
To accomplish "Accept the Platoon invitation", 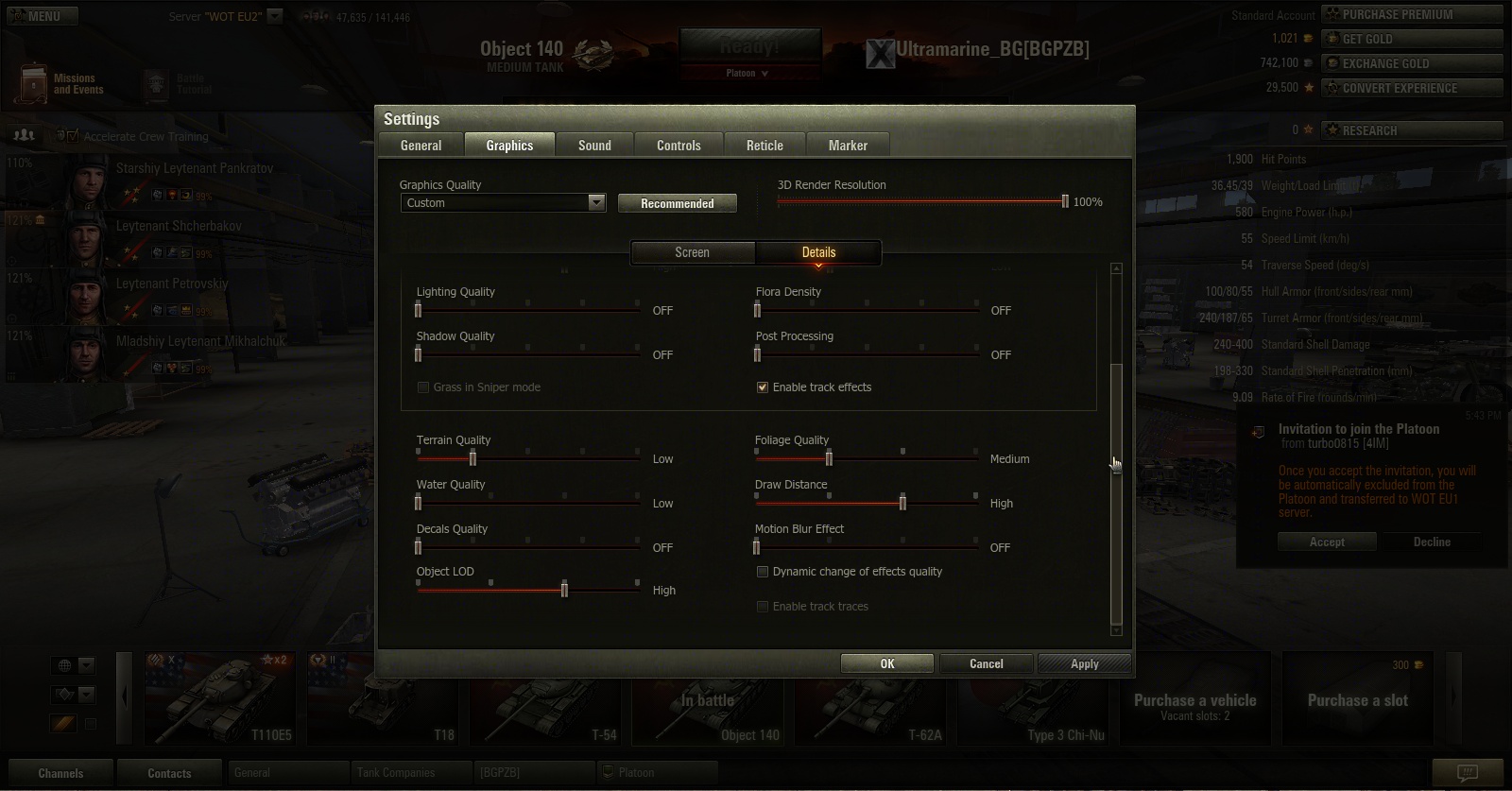I will tap(1326, 542).
